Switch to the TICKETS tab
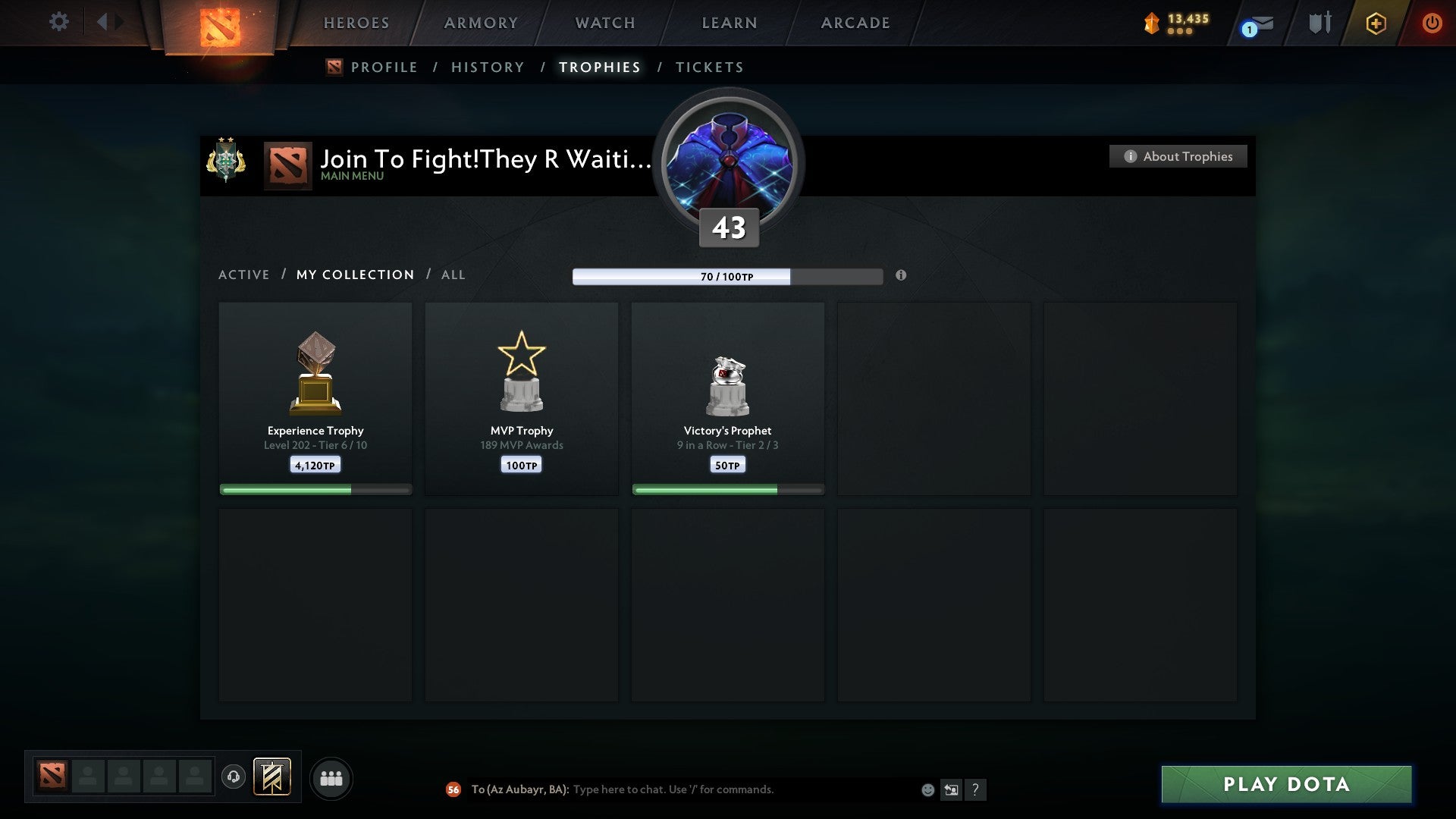This screenshot has width=1456, height=819. [708, 67]
